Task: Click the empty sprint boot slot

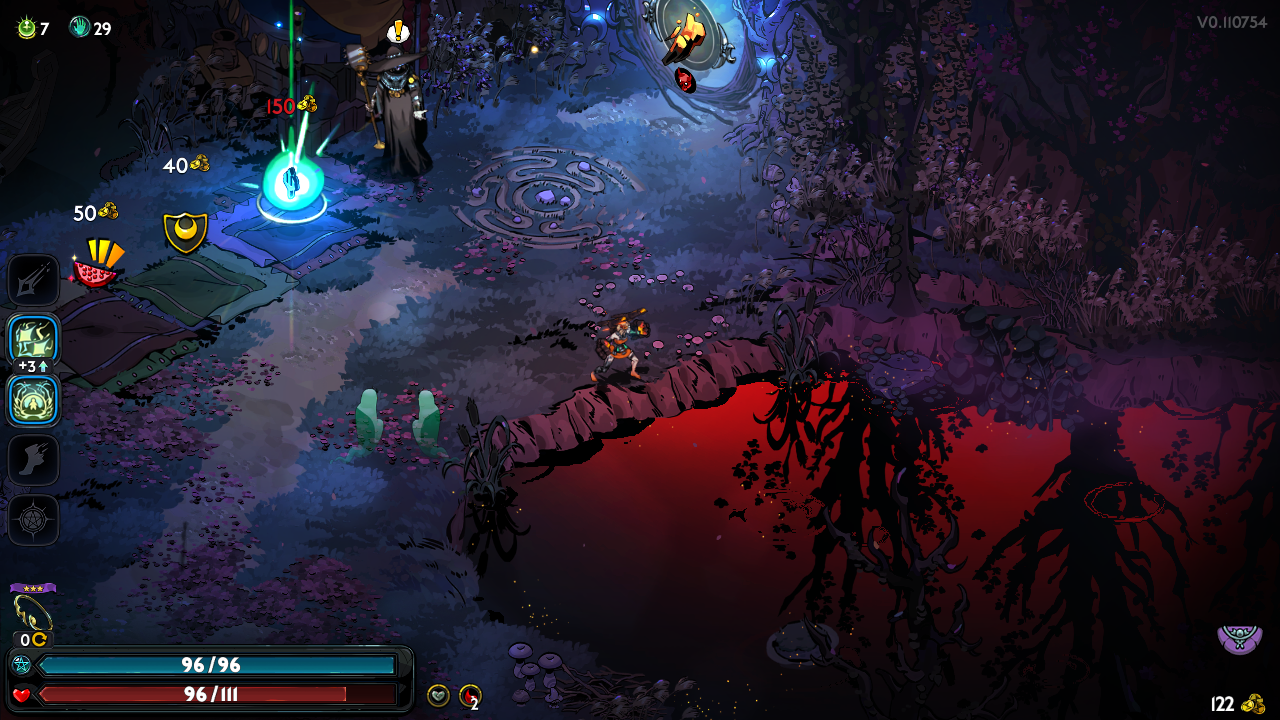Action: 34,460
